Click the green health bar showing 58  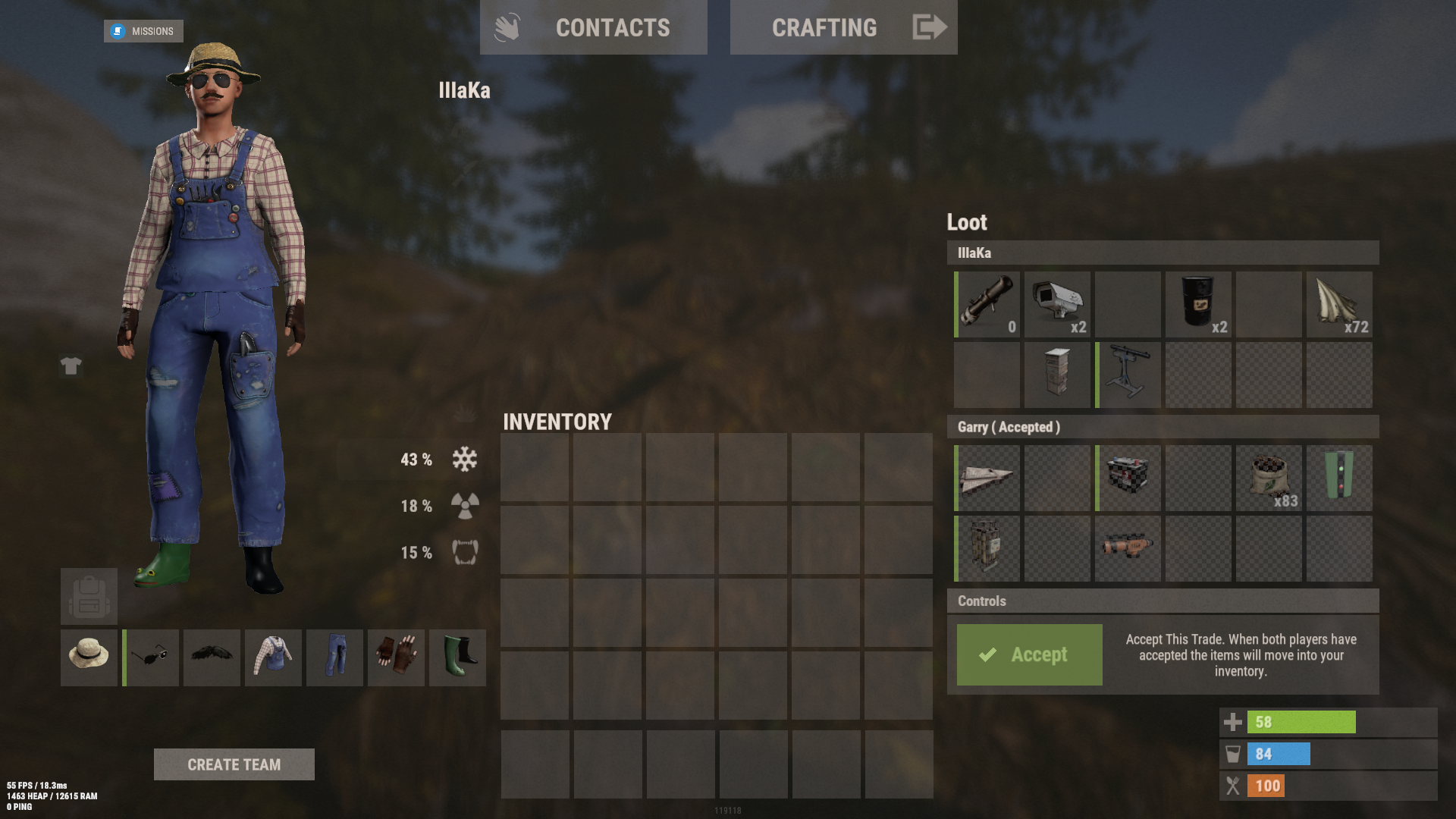point(1301,721)
